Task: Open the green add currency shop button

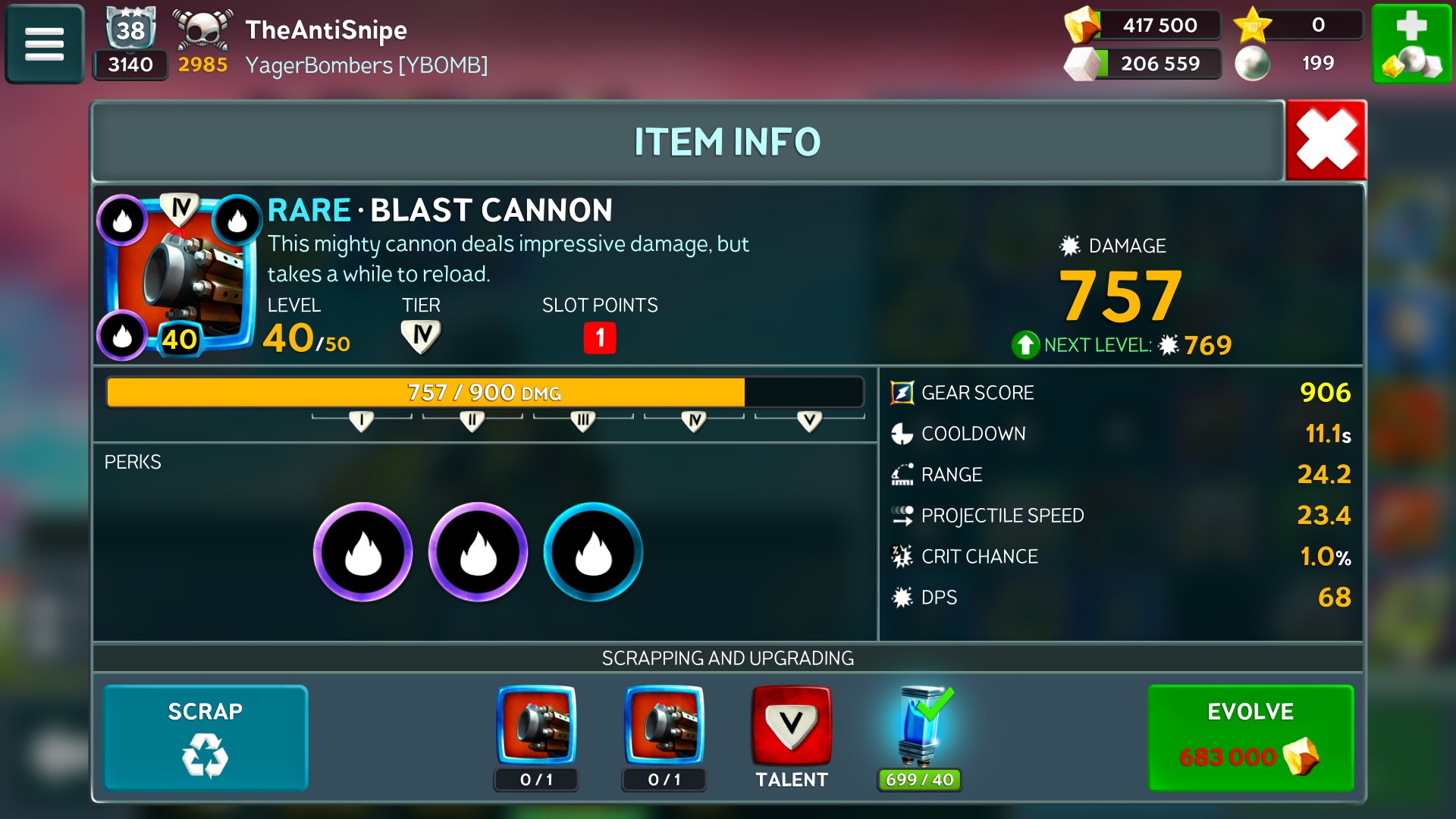Action: (1411, 44)
